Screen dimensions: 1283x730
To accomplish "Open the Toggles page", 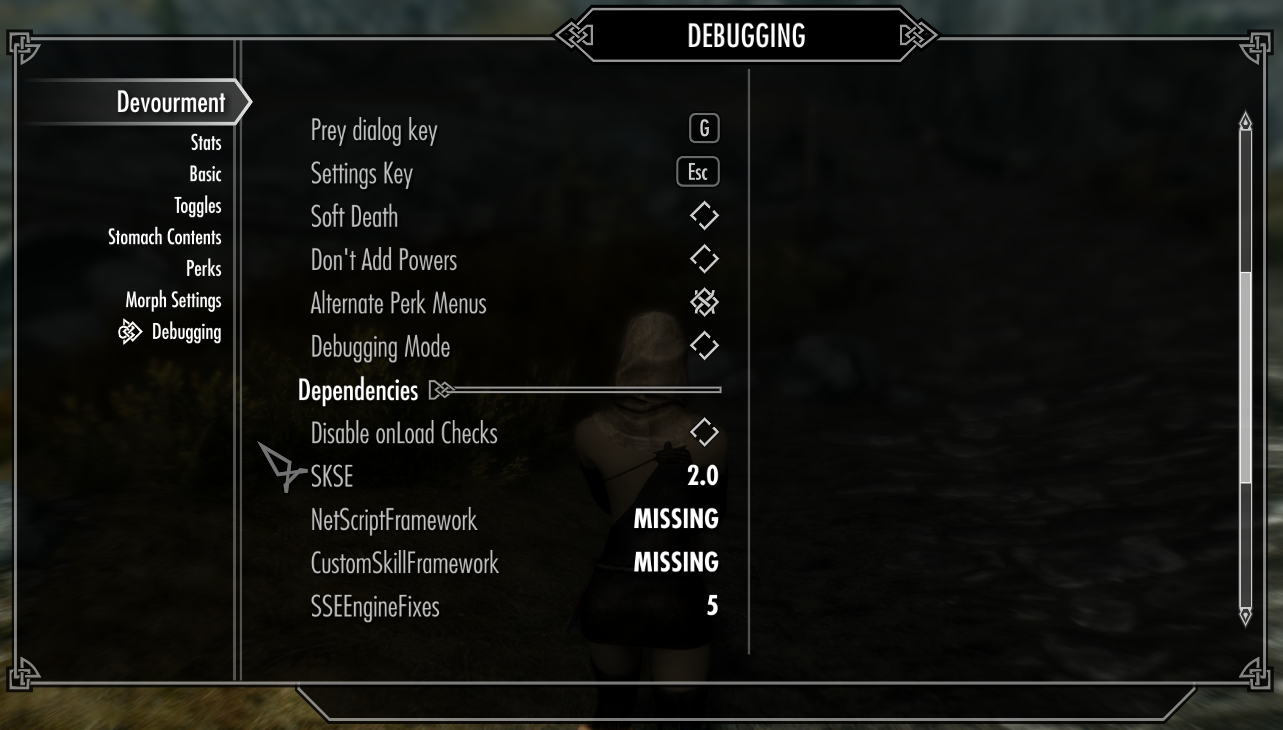I will [197, 206].
